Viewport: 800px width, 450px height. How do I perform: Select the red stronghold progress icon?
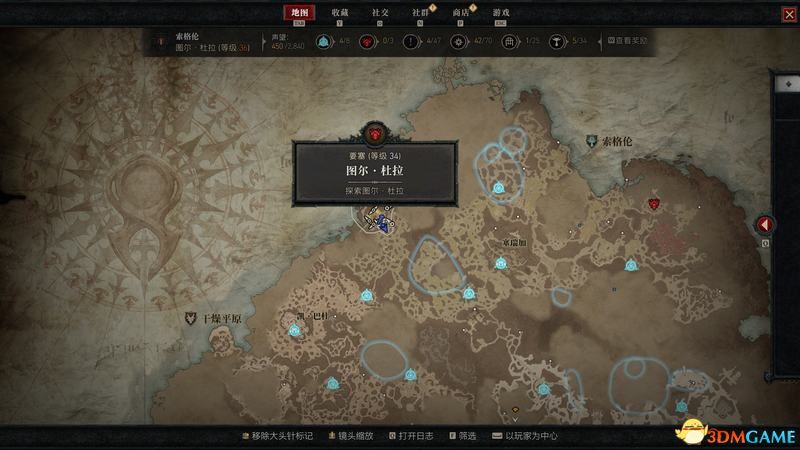[367, 41]
